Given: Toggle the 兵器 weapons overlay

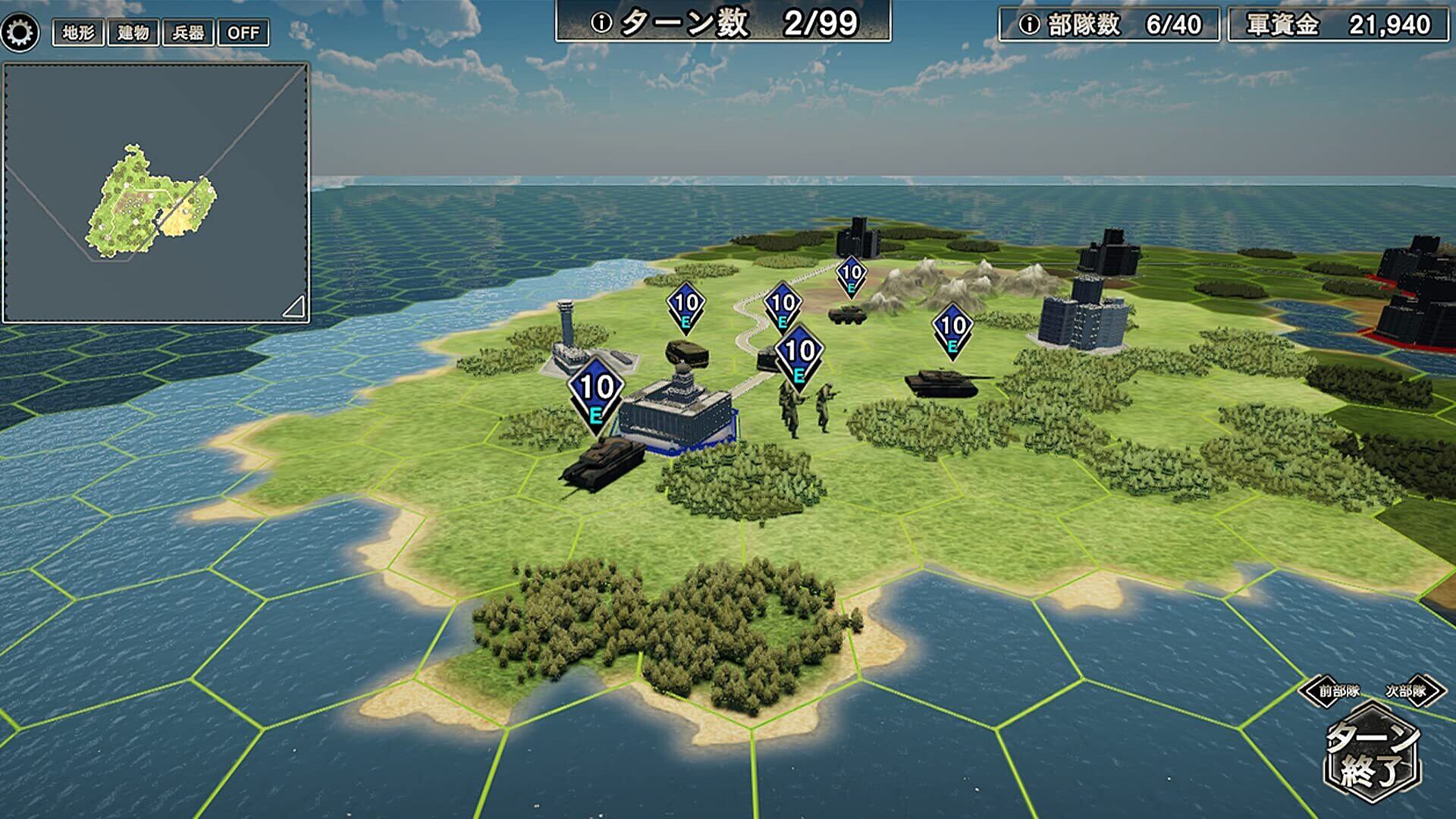Looking at the screenshot, I should point(188,33).
